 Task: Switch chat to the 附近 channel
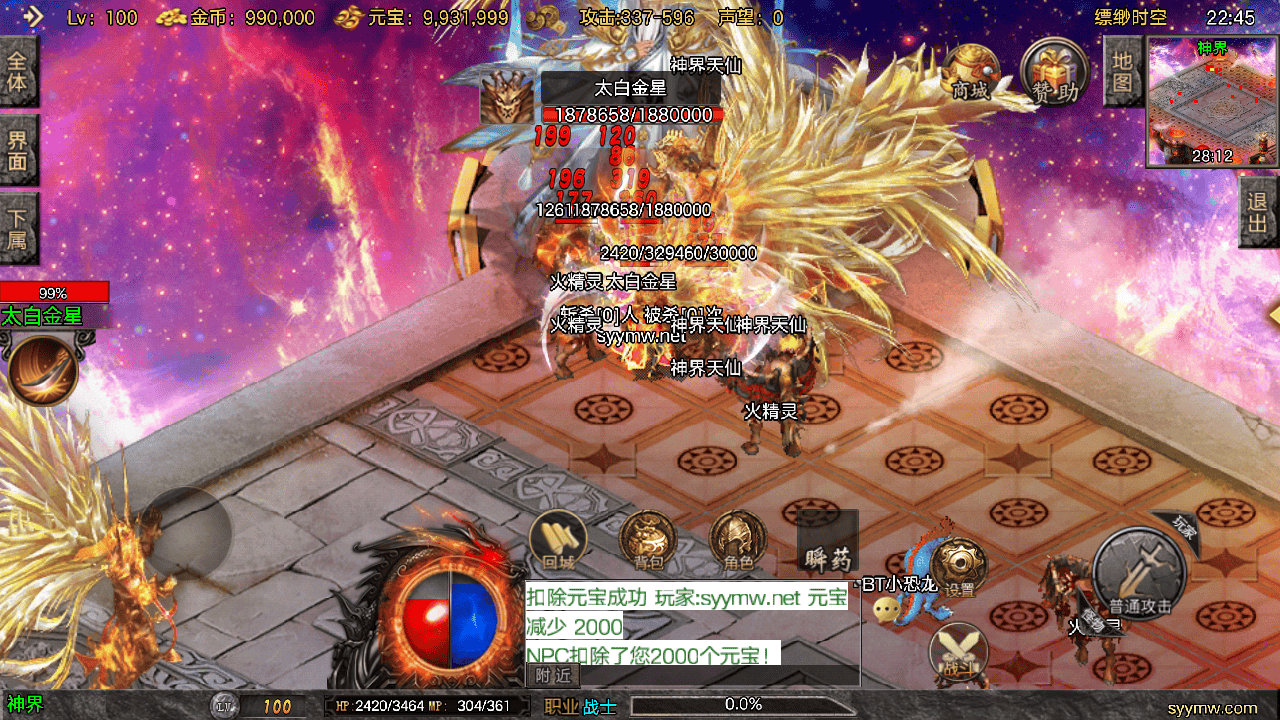pos(553,676)
